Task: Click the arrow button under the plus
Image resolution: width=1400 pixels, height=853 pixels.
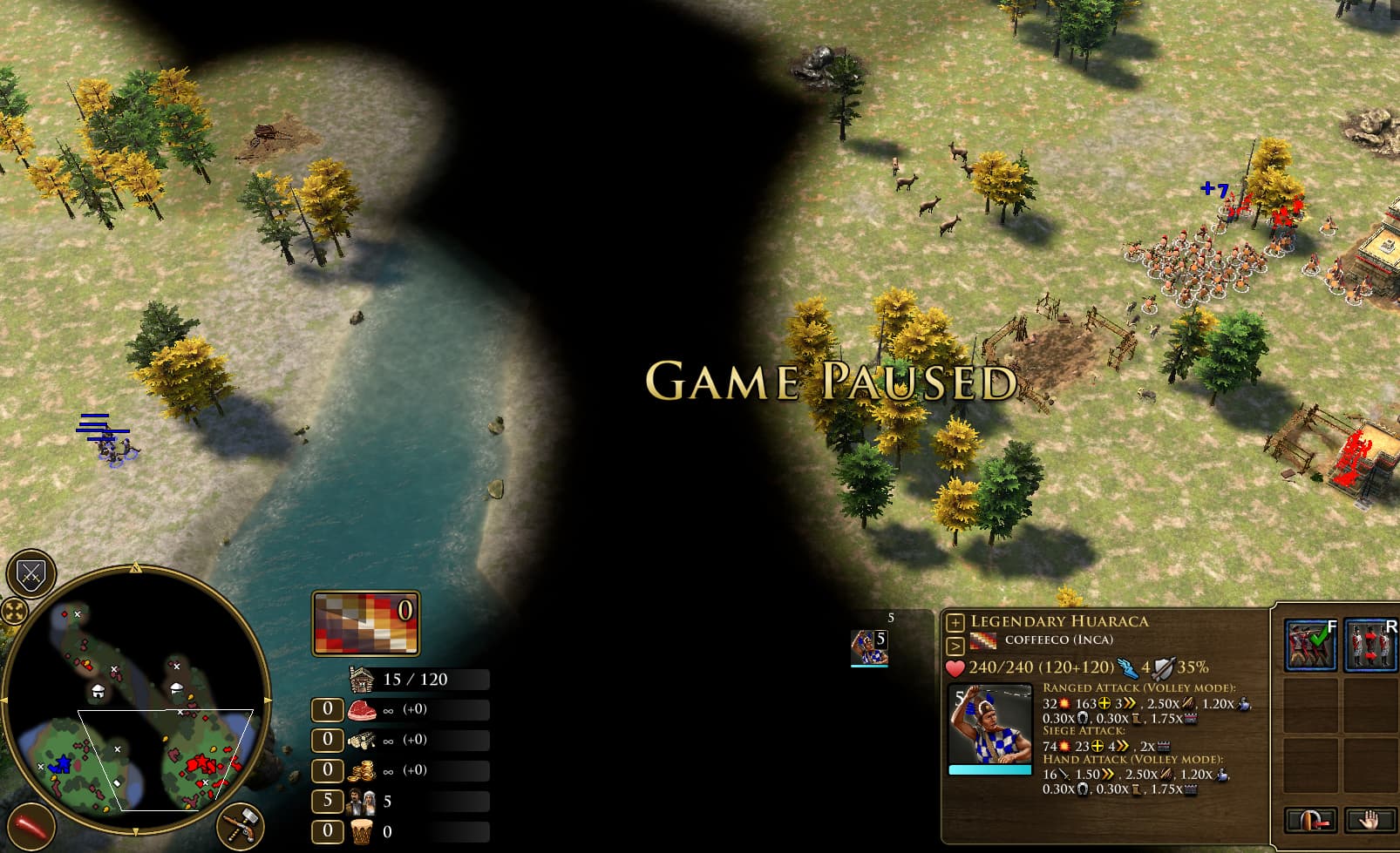Action: [x=955, y=646]
